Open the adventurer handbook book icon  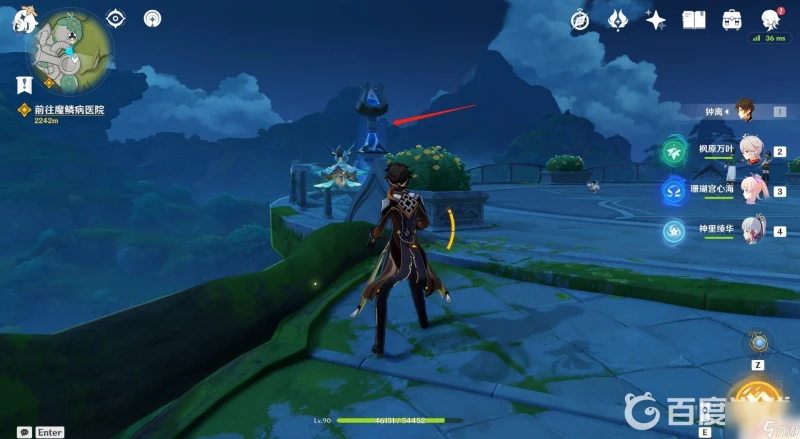694,19
